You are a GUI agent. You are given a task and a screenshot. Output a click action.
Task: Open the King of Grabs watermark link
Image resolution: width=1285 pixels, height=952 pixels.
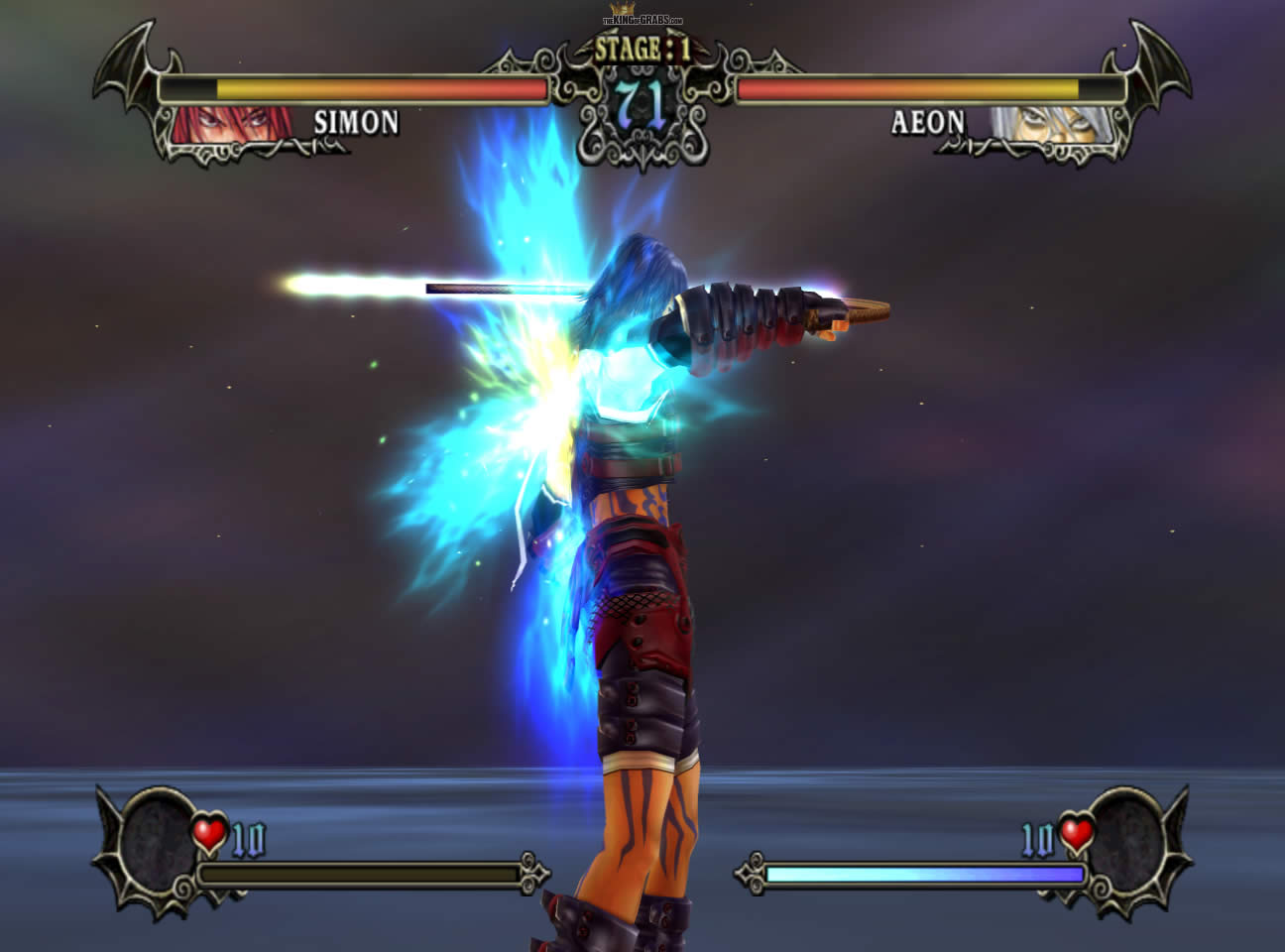click(642, 19)
